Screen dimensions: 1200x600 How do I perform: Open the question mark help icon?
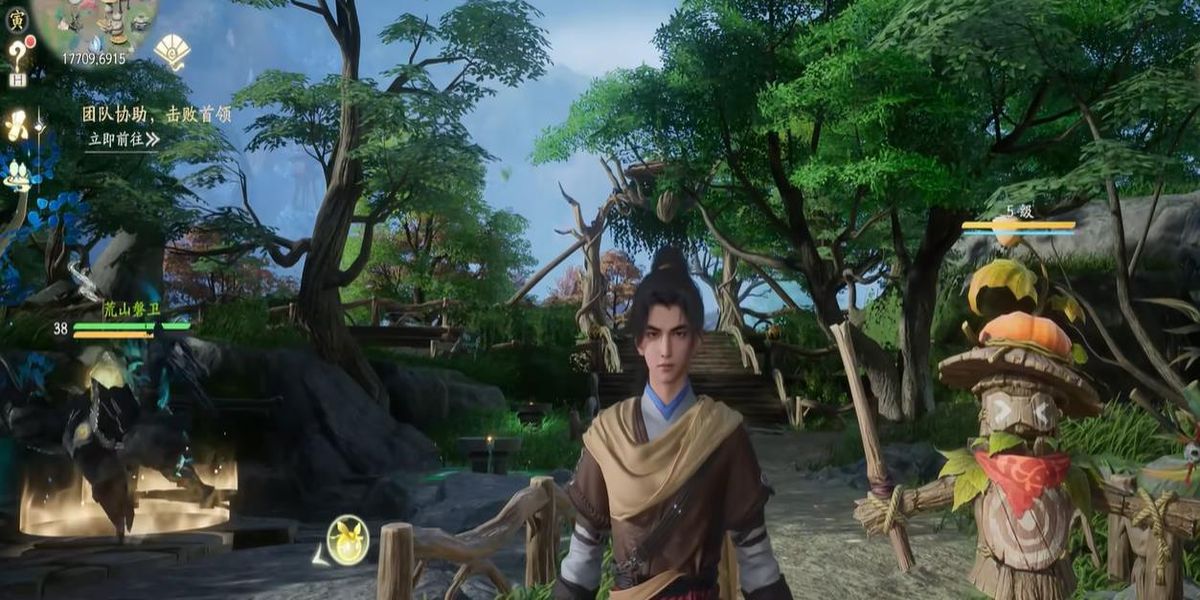point(17,51)
